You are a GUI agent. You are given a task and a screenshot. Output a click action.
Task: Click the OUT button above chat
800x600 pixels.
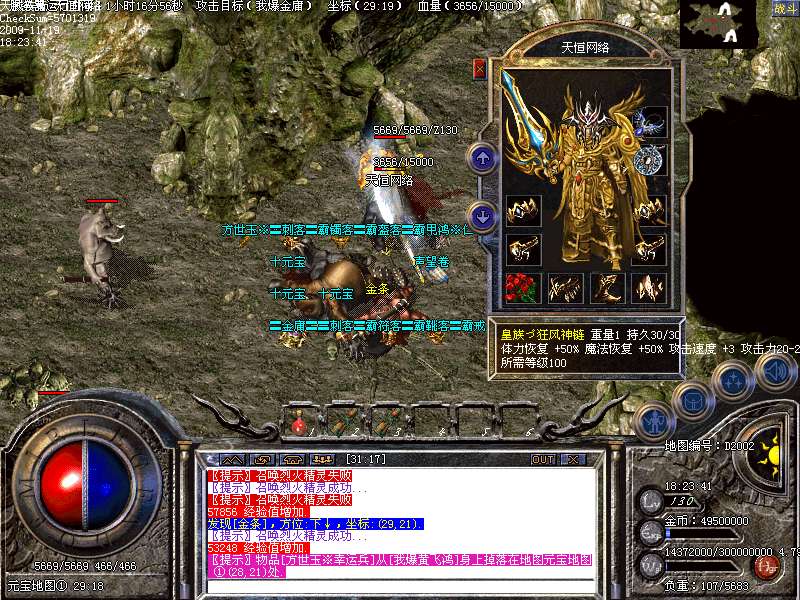543,459
